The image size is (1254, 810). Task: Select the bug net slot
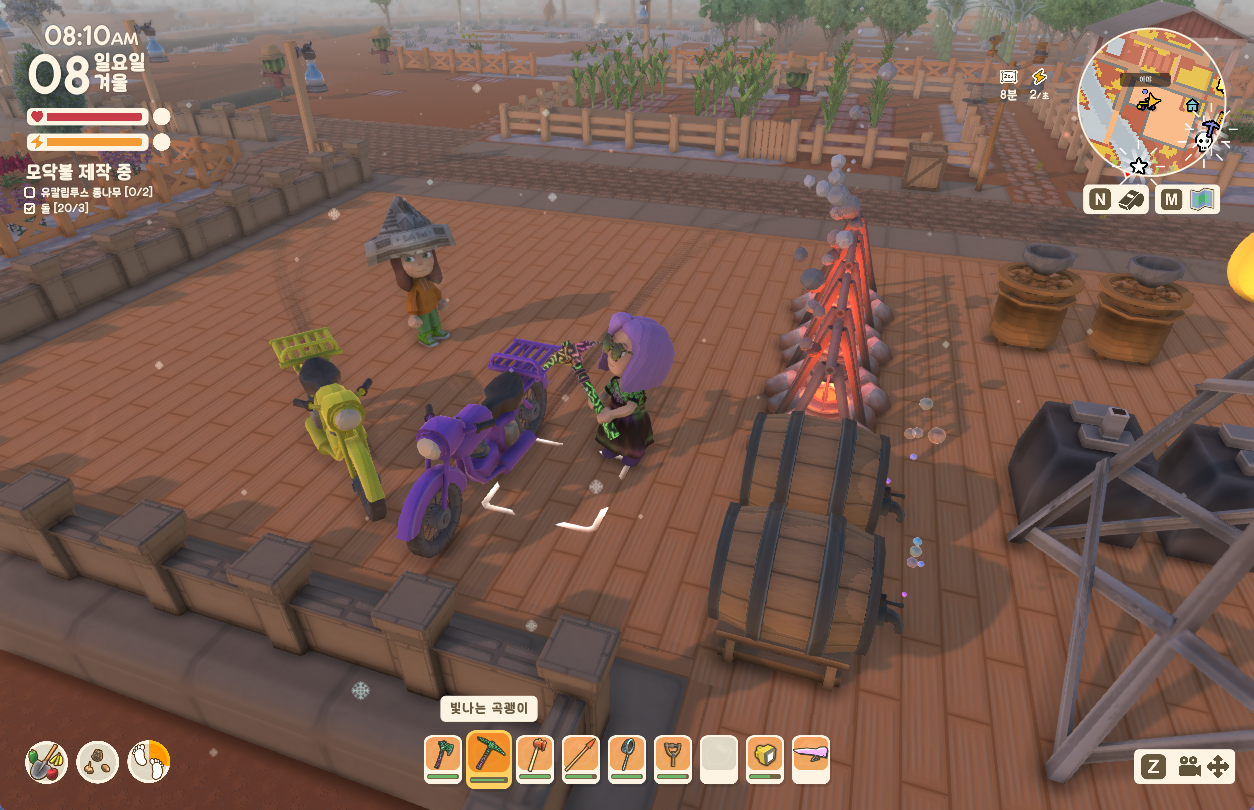(x=627, y=759)
